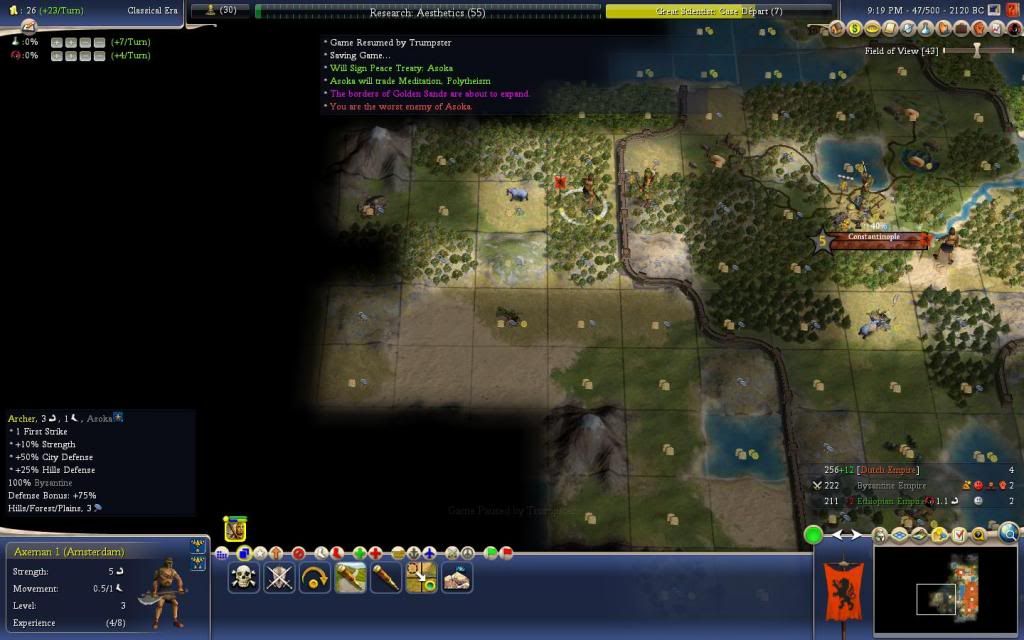Activate the curved arrow Go To command

click(315, 577)
